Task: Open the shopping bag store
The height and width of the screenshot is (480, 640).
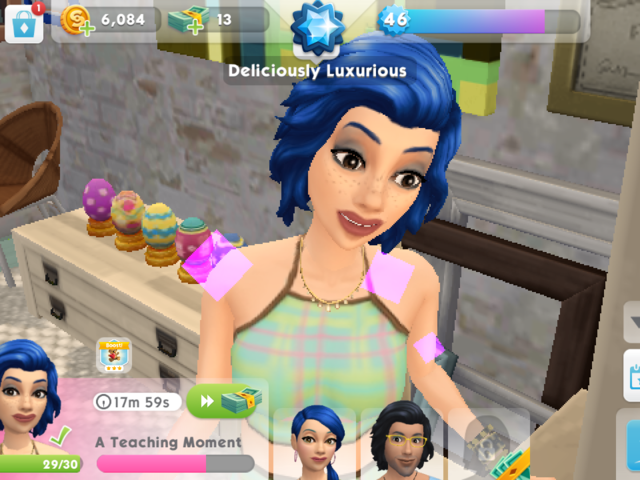Action: tap(24, 22)
